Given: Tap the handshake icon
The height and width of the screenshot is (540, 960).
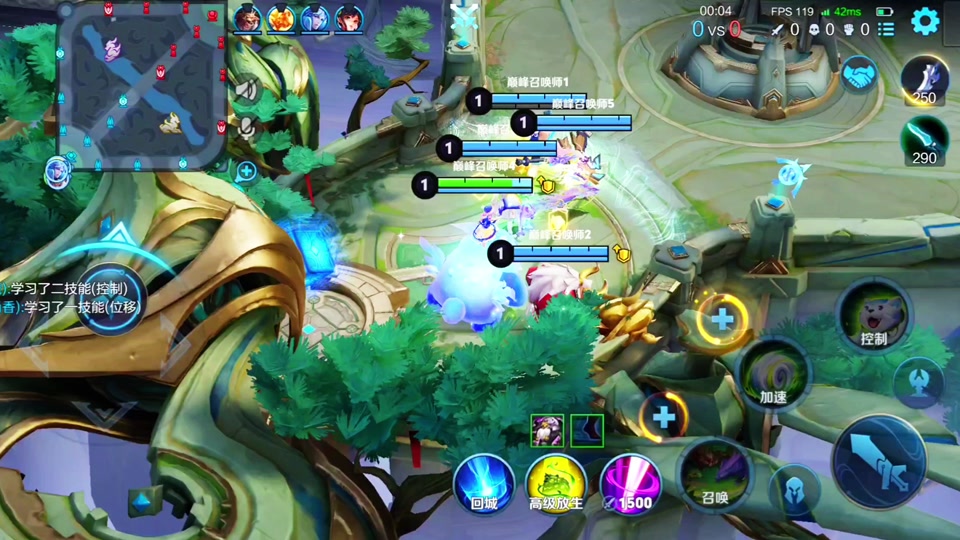Looking at the screenshot, I should pos(857,75).
